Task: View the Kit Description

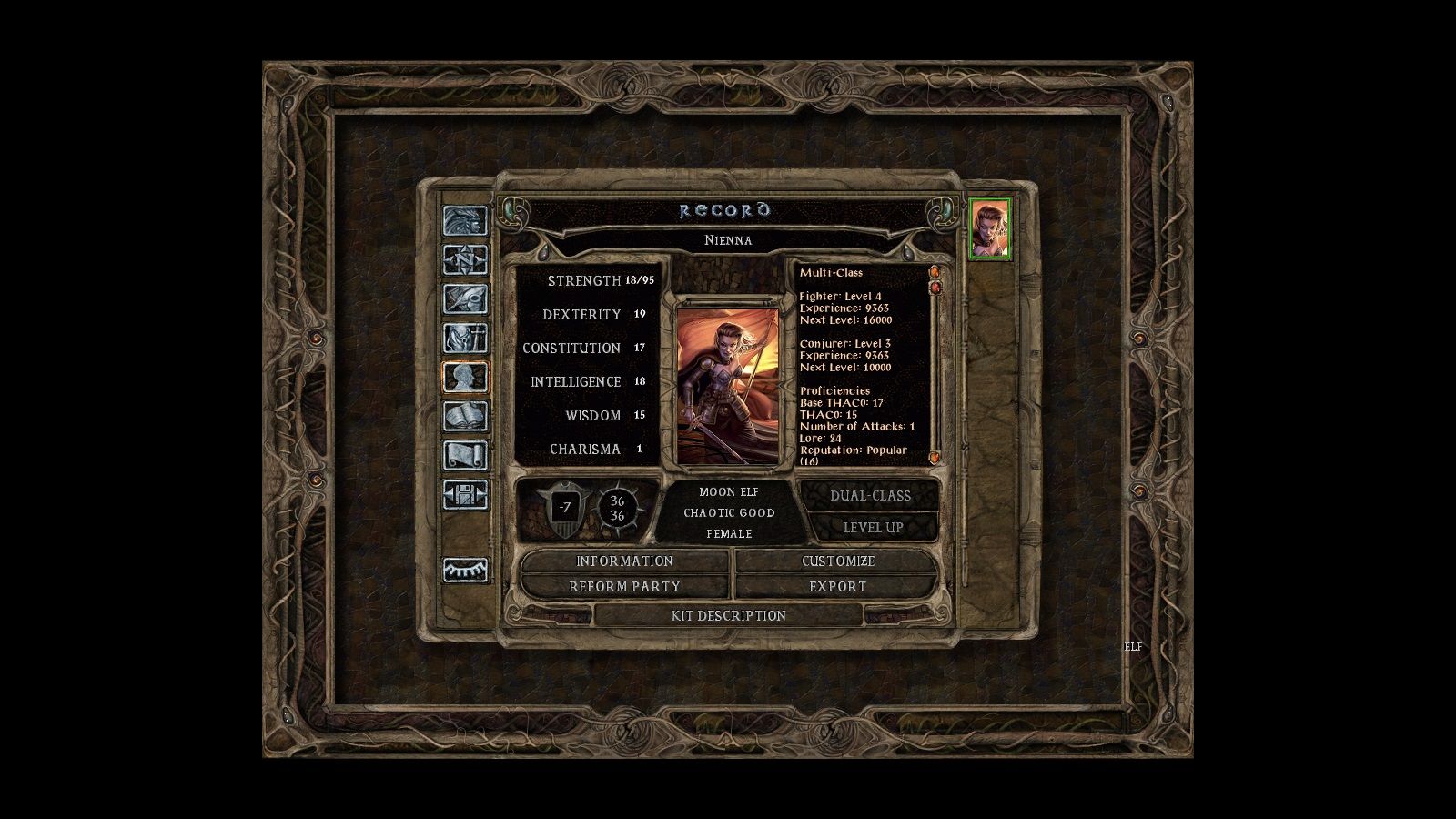Action: [x=728, y=616]
